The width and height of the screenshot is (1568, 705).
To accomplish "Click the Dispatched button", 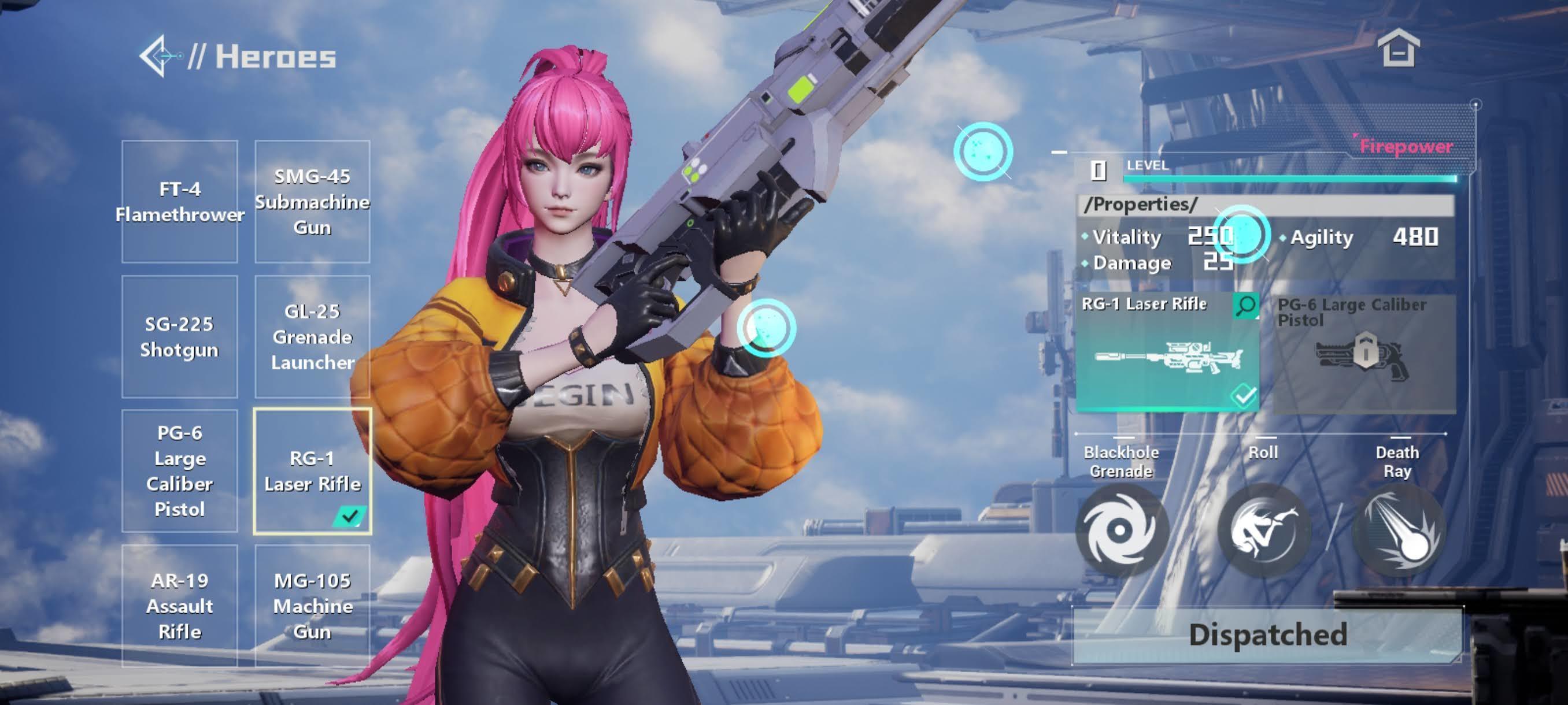I will (x=1267, y=634).
